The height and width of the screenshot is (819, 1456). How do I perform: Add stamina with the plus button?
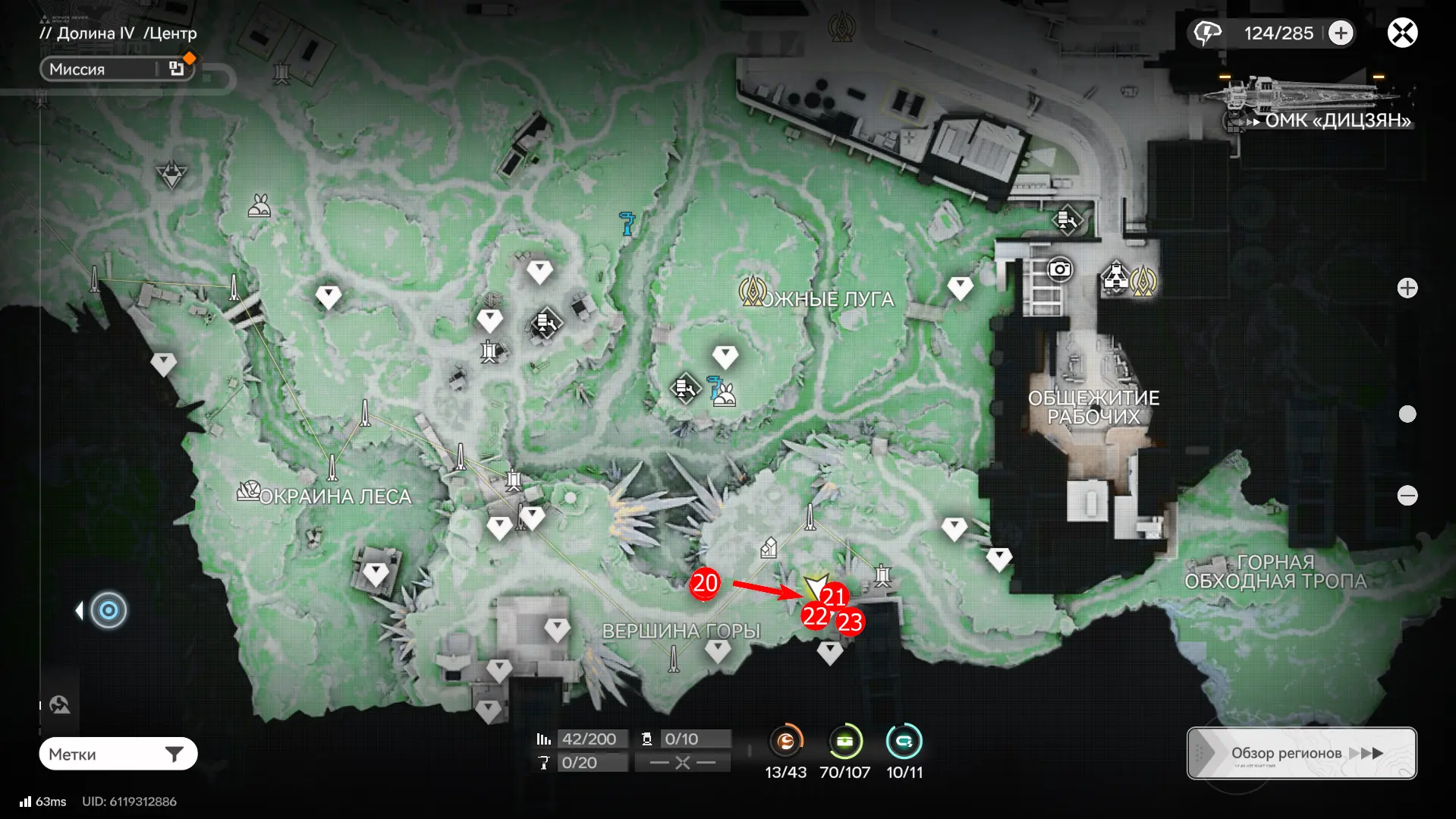pos(1341,33)
